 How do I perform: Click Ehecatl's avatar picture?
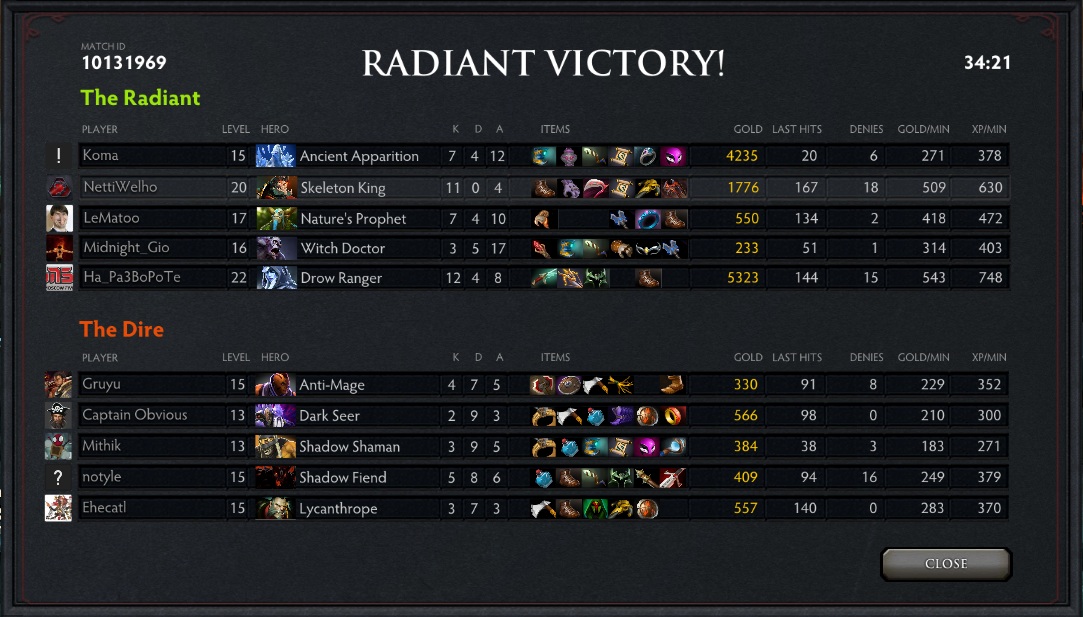[x=58, y=508]
